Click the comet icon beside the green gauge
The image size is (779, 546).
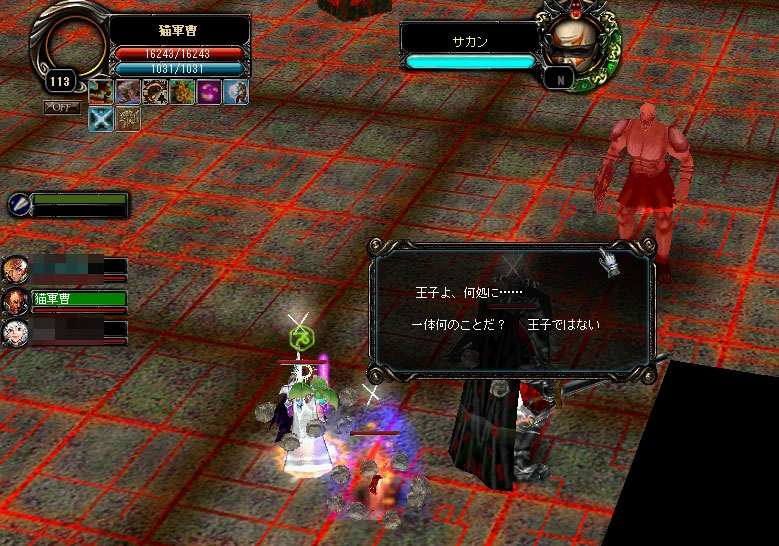click(17, 204)
